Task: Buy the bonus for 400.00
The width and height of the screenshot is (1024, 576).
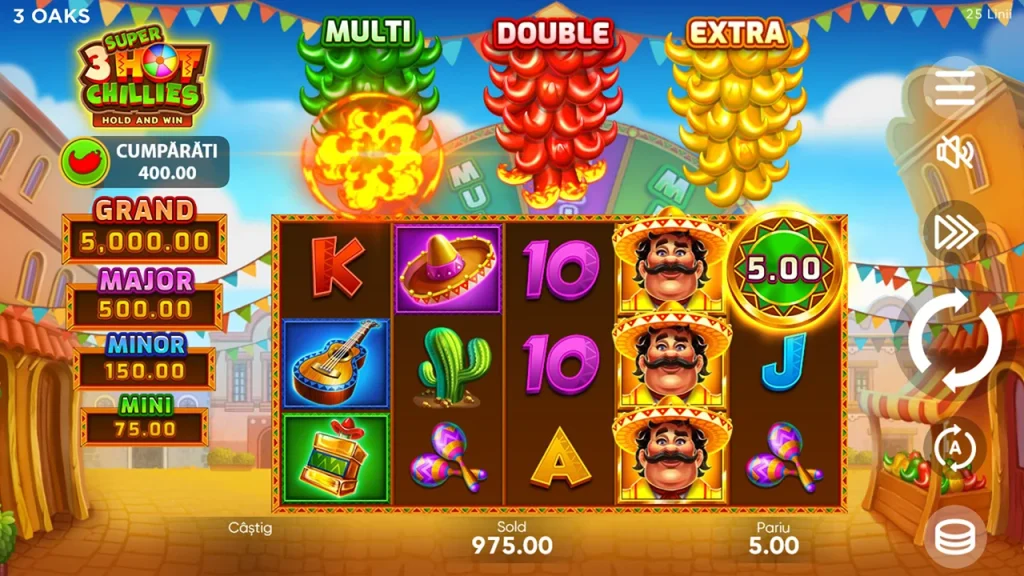Action: (x=145, y=162)
